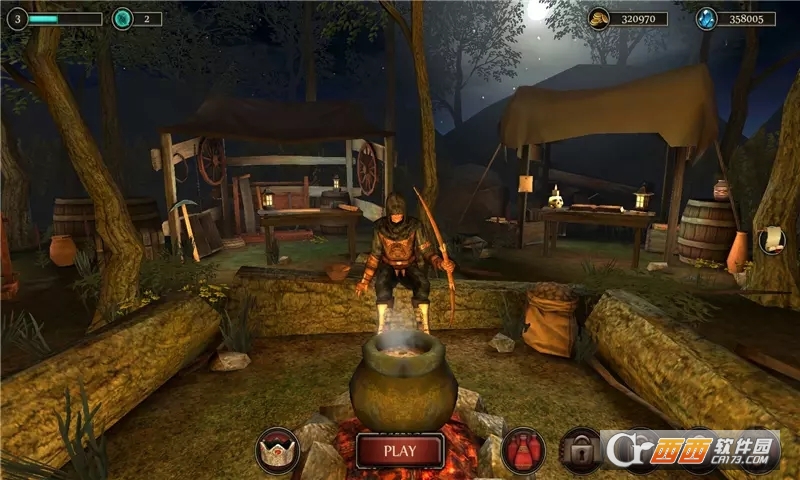Select the locked padlock icon

pos(580,449)
